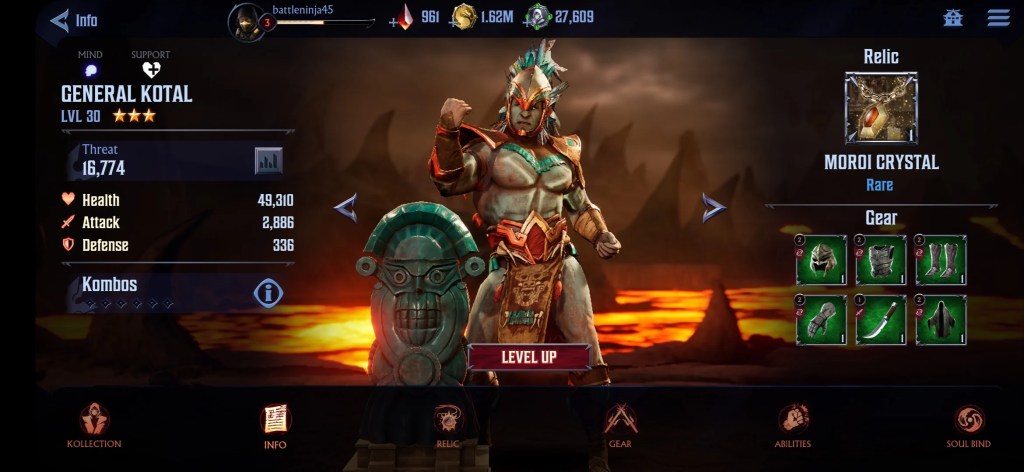Switch to the next character
This screenshot has width=1024, height=472.
tap(713, 207)
